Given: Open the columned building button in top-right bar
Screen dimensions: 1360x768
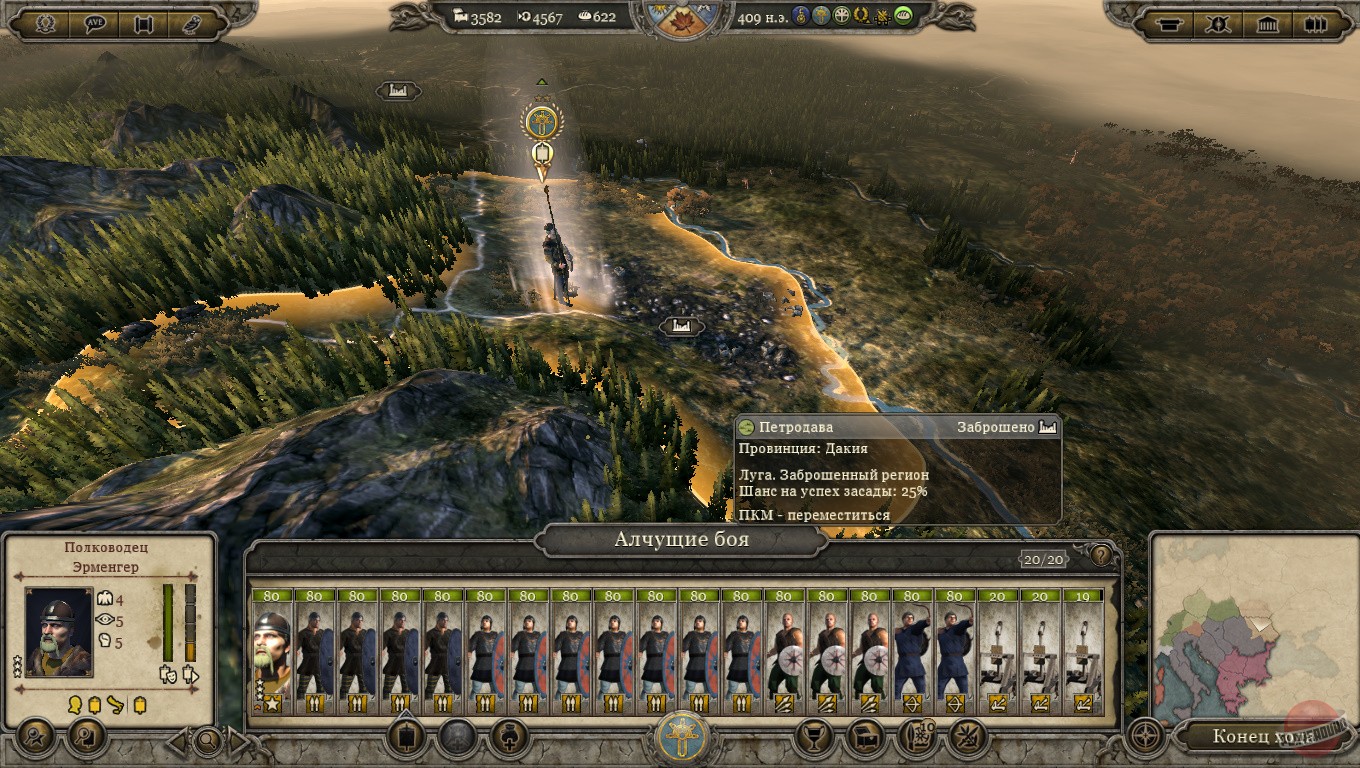Looking at the screenshot, I should click(1268, 23).
